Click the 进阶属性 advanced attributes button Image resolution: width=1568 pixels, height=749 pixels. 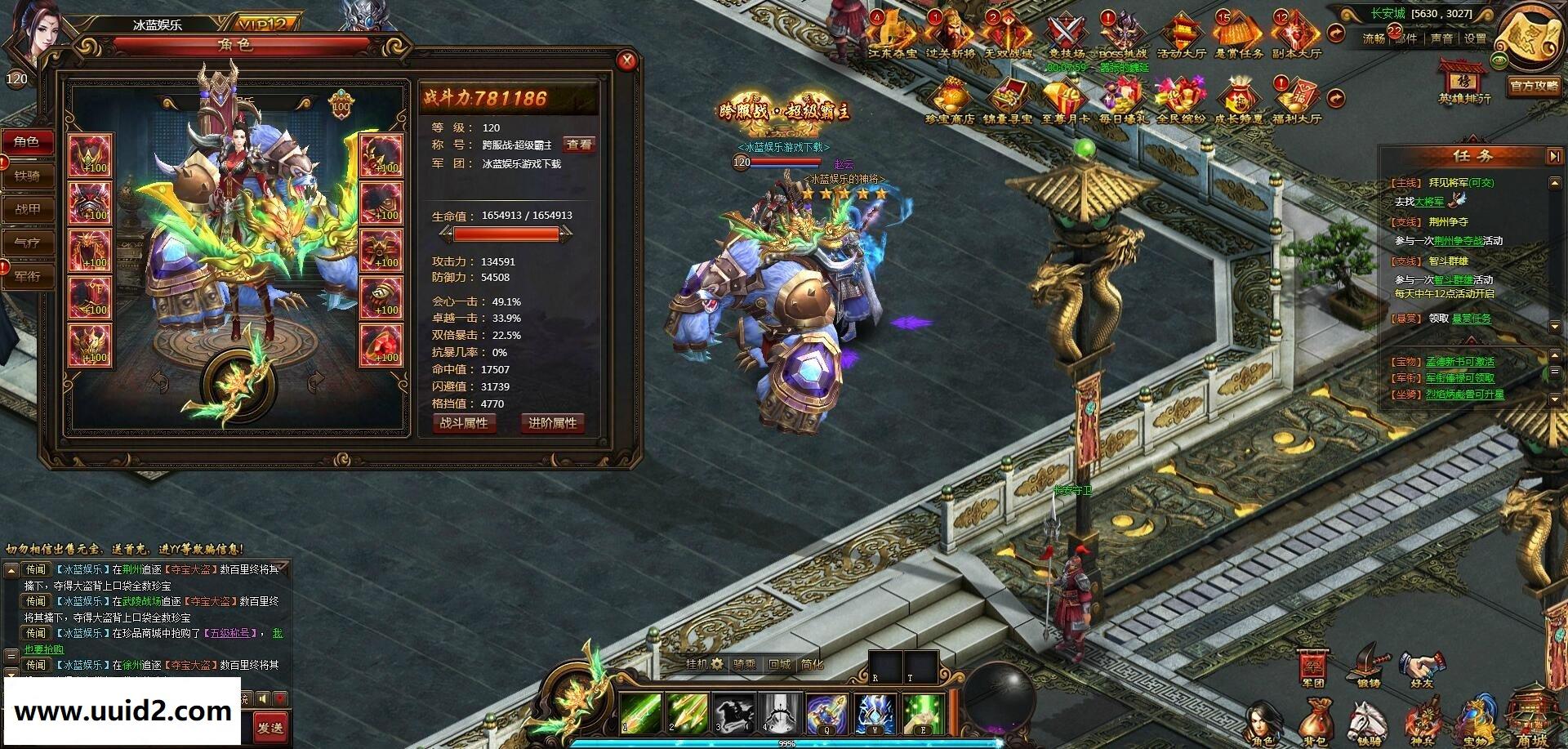point(554,422)
